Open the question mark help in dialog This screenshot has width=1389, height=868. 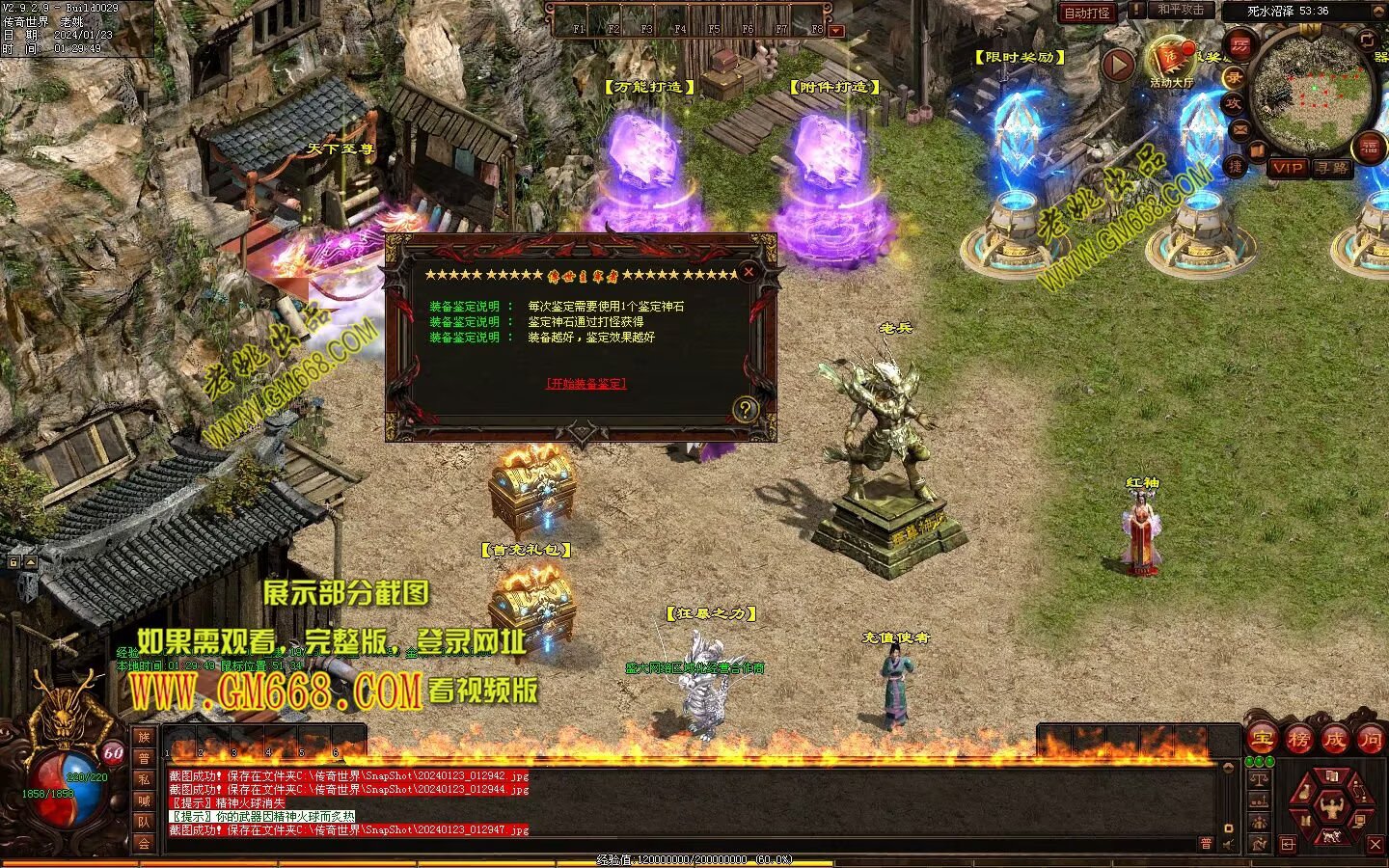click(x=745, y=409)
